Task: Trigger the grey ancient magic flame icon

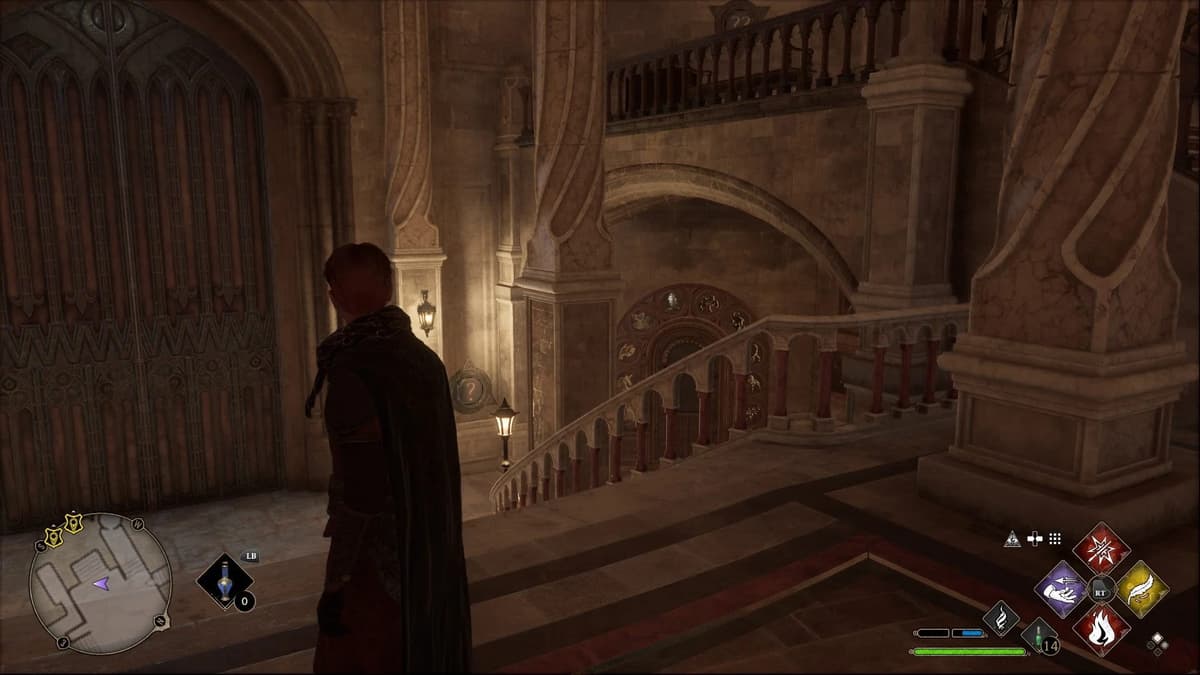Action: [x=1000, y=618]
